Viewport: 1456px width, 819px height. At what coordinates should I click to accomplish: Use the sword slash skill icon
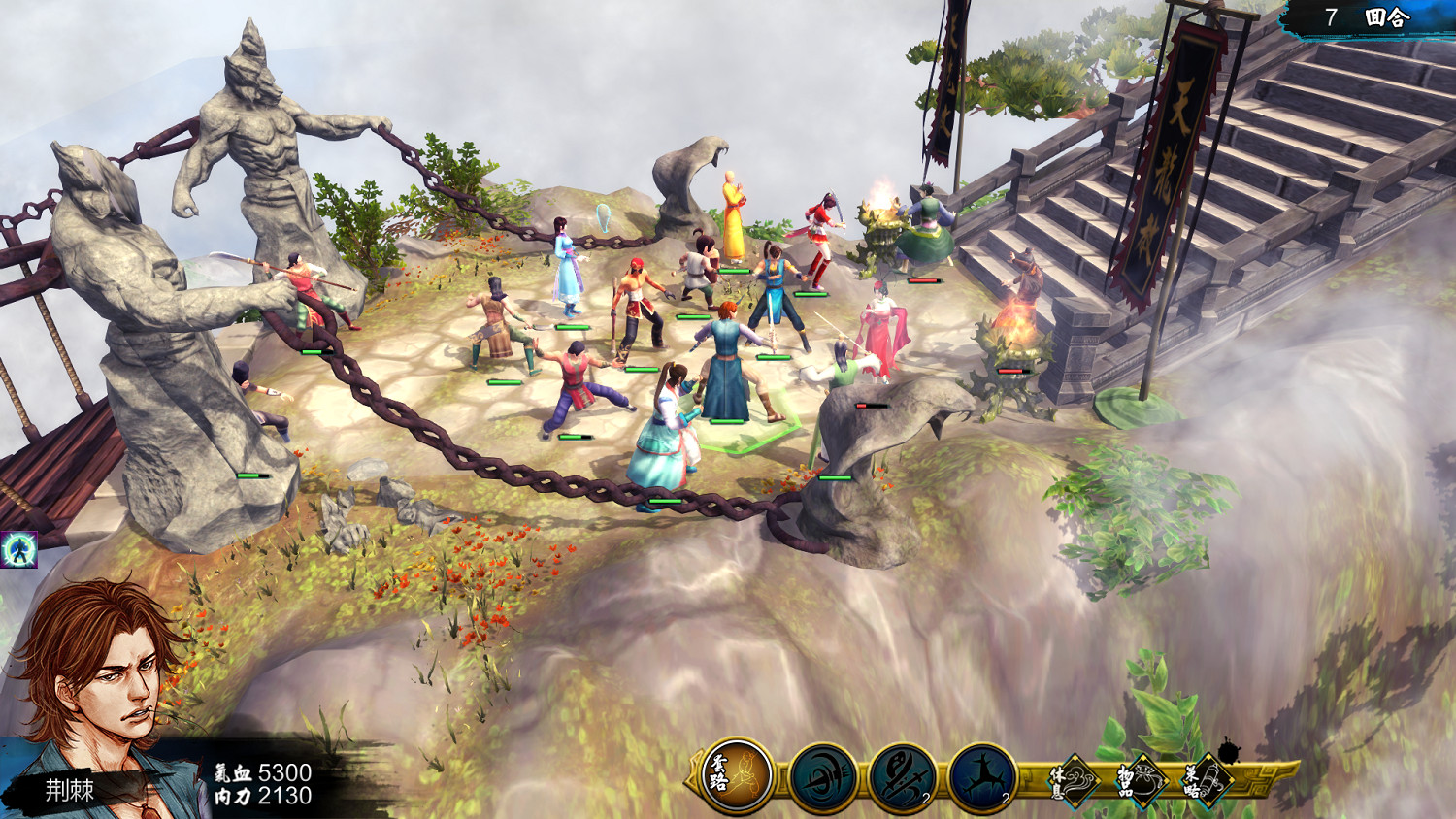click(903, 777)
